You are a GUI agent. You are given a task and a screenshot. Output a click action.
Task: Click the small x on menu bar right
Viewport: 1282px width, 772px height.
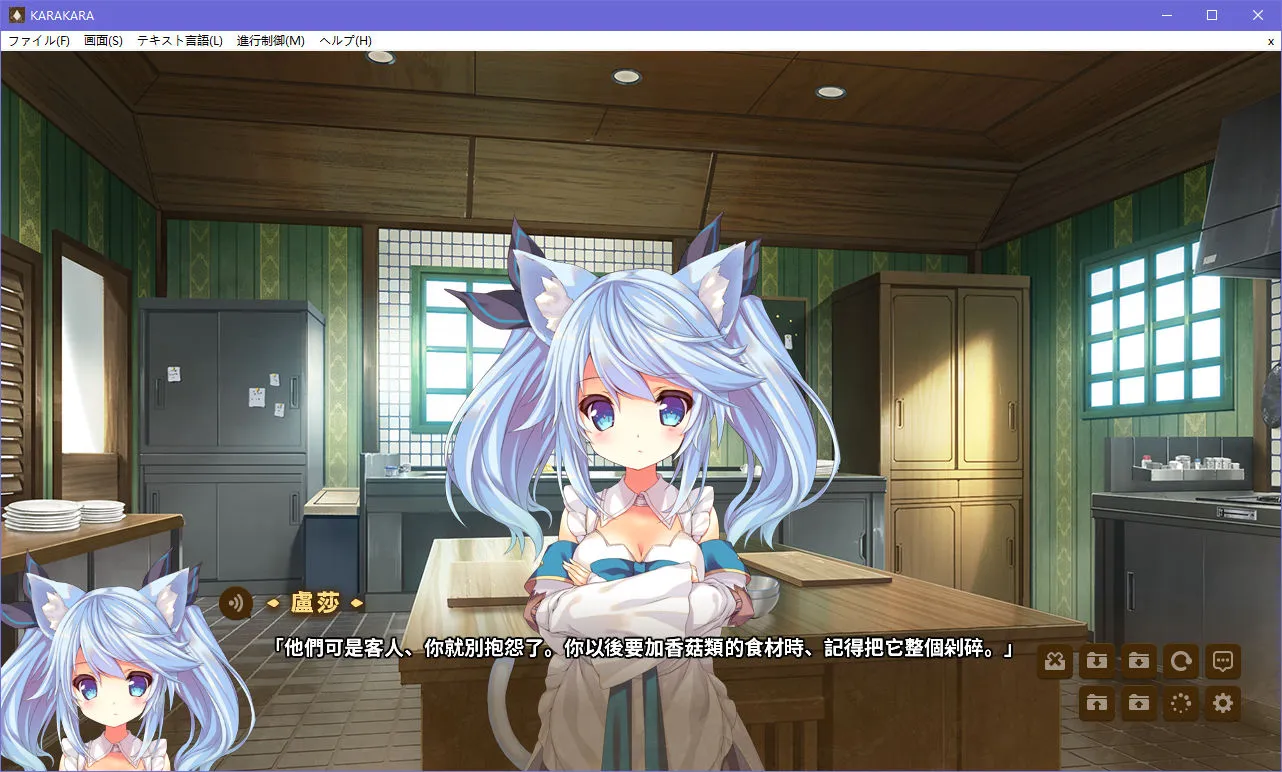pyautogui.click(x=1269, y=41)
